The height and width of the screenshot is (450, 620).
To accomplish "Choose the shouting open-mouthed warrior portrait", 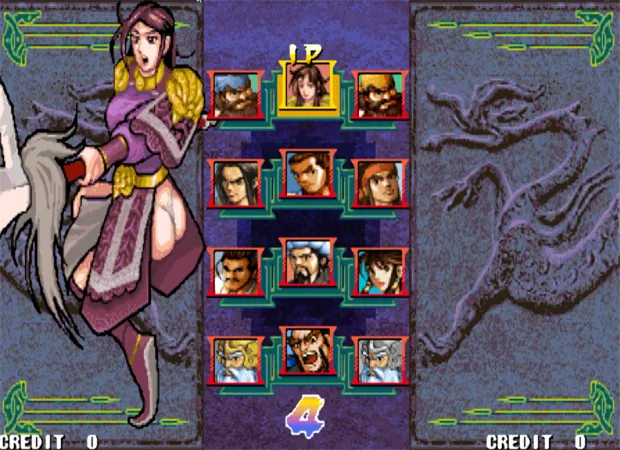I will [308, 351].
